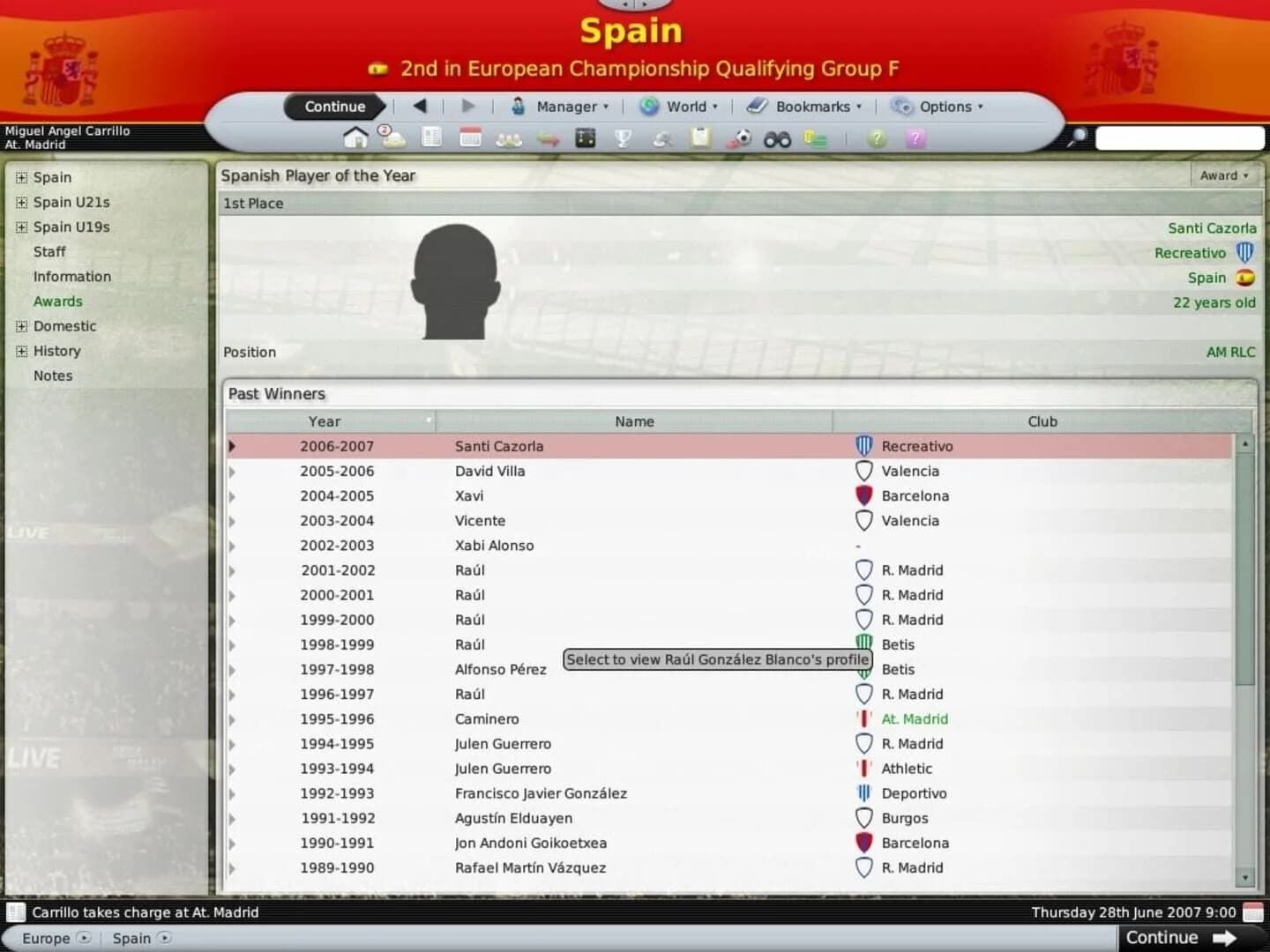Open the World dropdown menu
The width and height of the screenshot is (1270, 952).
pyautogui.click(x=679, y=106)
